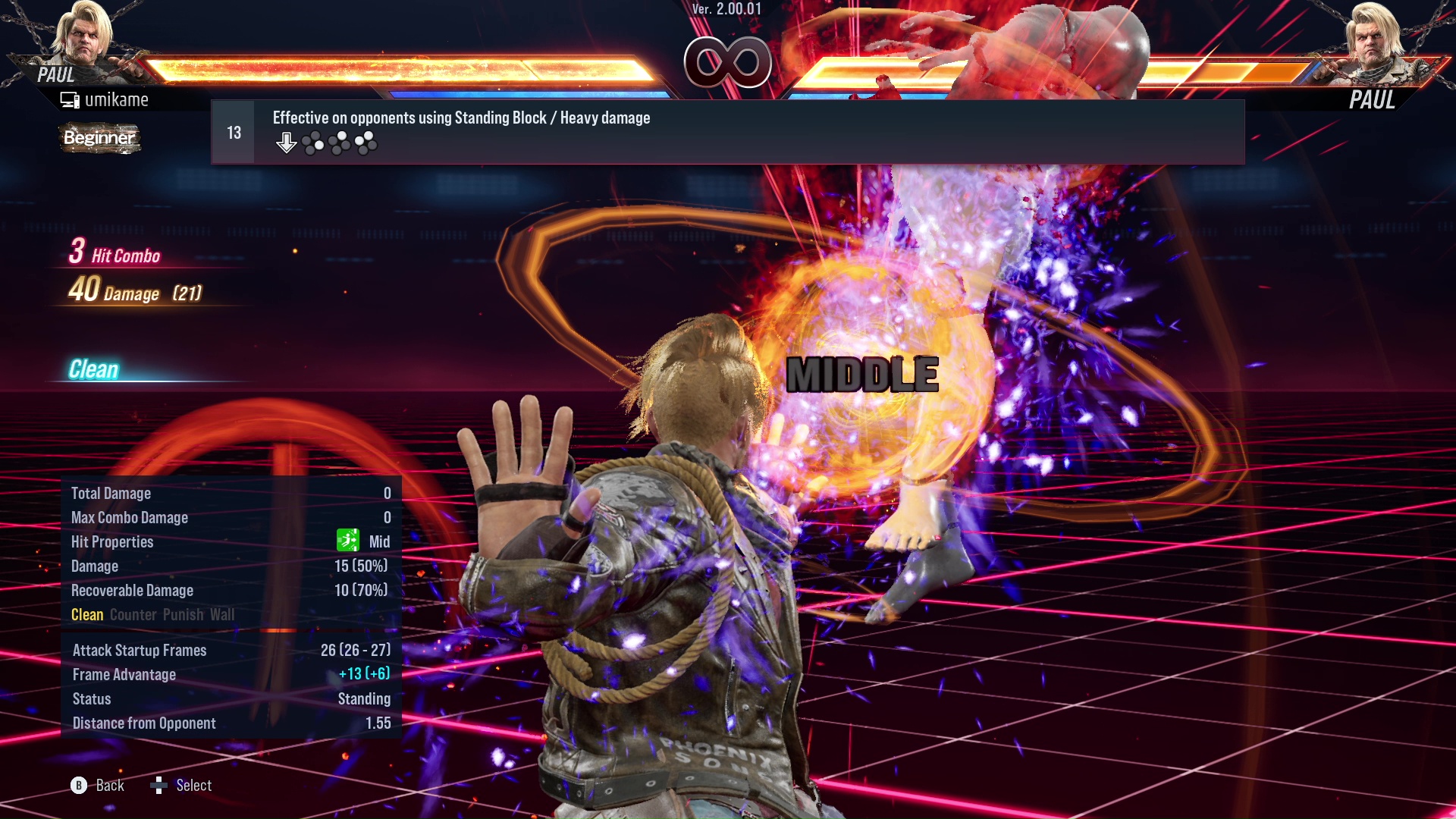1456x819 pixels.
Task: Click the monitor platform icon beside umikame
Action: (71, 99)
